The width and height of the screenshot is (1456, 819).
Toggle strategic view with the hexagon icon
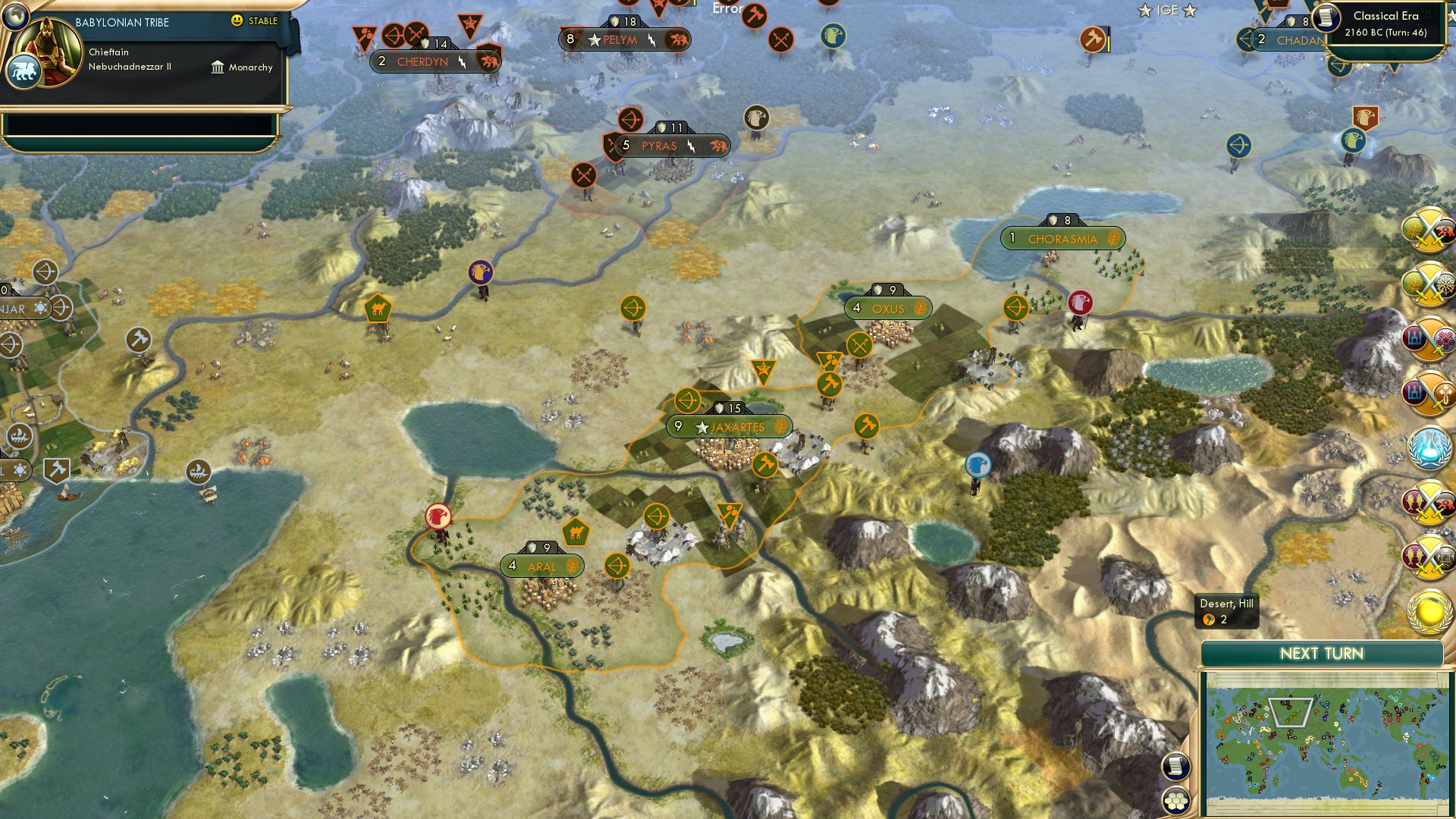1175,798
